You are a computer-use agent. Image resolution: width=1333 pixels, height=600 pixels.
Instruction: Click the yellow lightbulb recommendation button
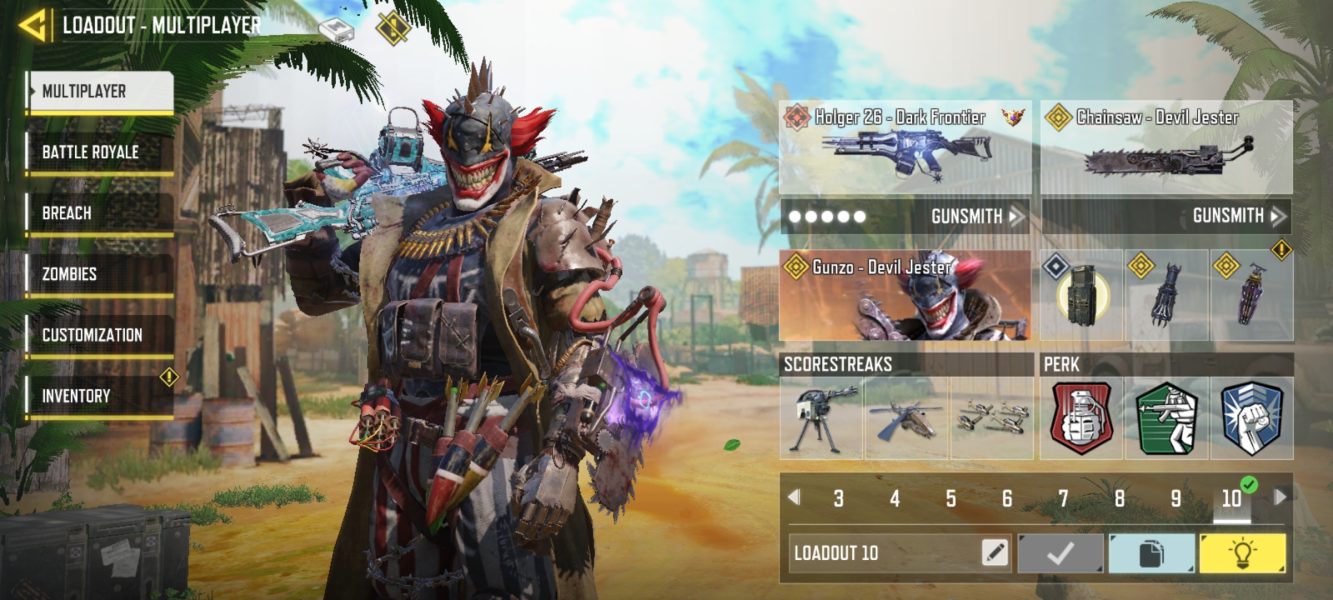pos(1243,553)
